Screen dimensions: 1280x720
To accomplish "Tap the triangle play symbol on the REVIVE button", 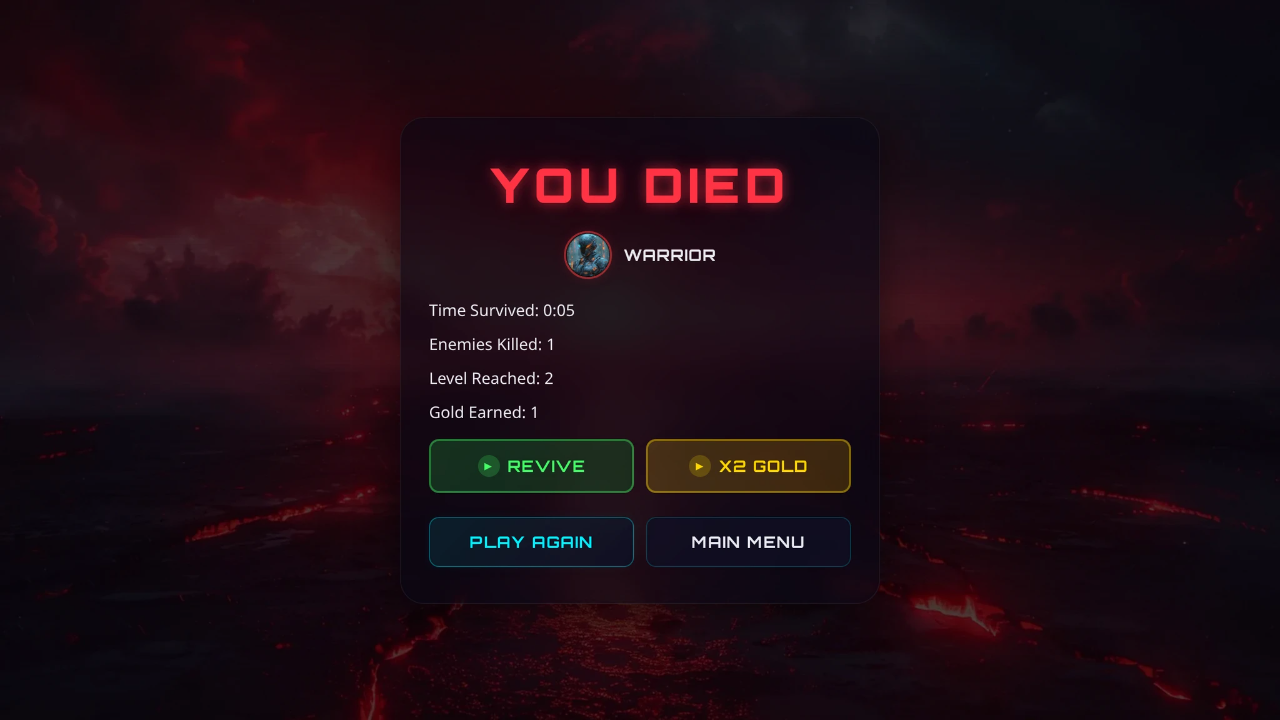I will tap(487, 466).
